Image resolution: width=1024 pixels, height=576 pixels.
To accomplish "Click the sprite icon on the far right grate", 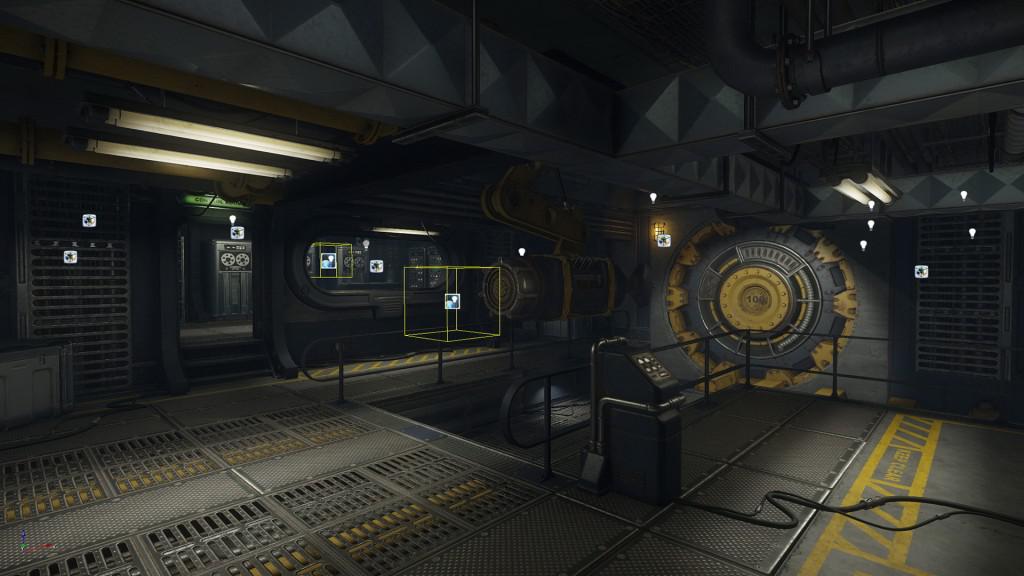I will click(x=921, y=271).
